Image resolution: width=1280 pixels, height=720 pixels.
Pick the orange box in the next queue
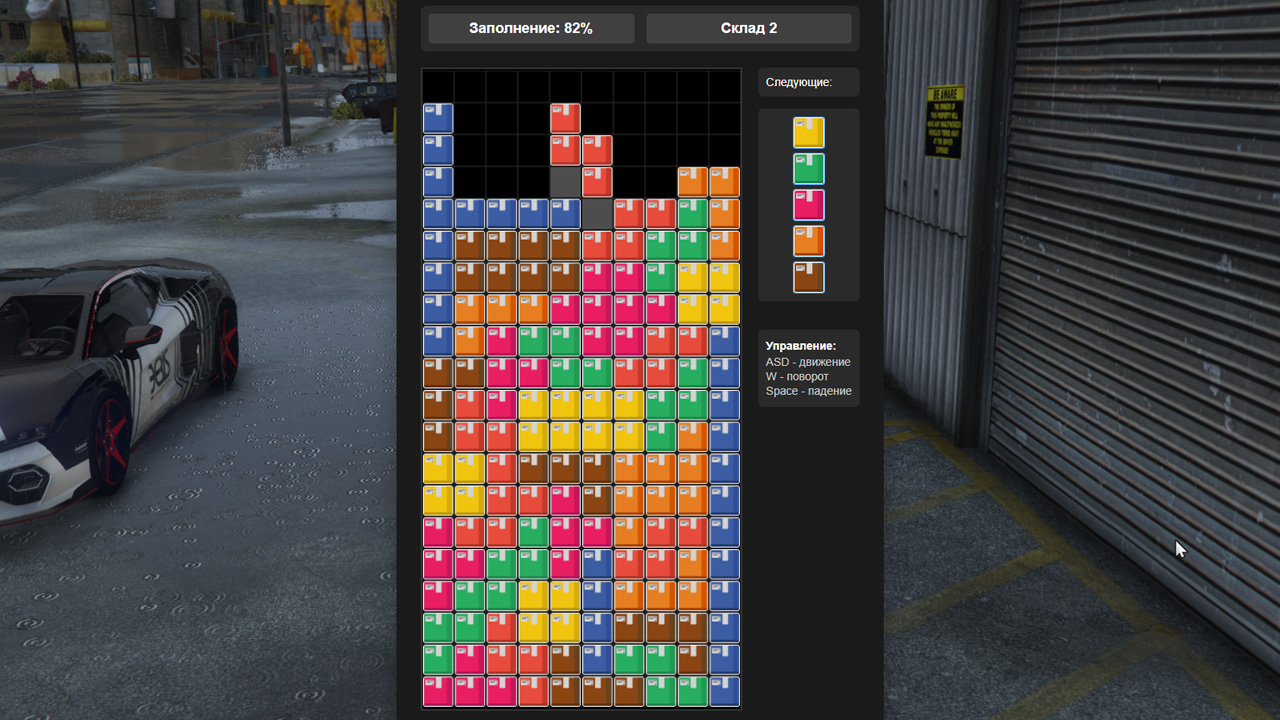coord(808,241)
